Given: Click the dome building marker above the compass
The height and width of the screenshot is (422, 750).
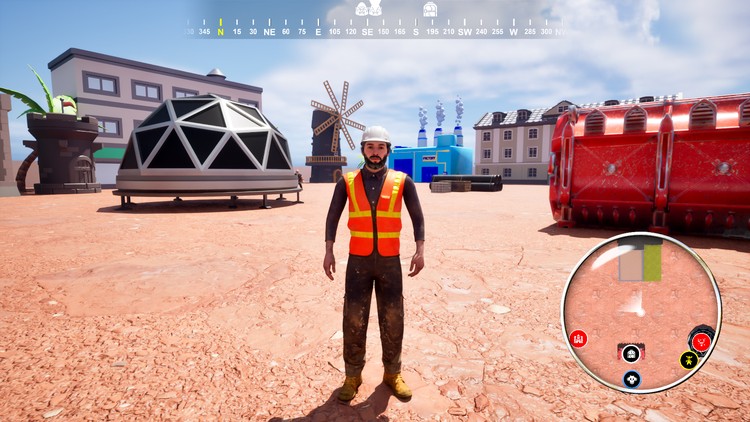Looking at the screenshot, I should tap(430, 9).
